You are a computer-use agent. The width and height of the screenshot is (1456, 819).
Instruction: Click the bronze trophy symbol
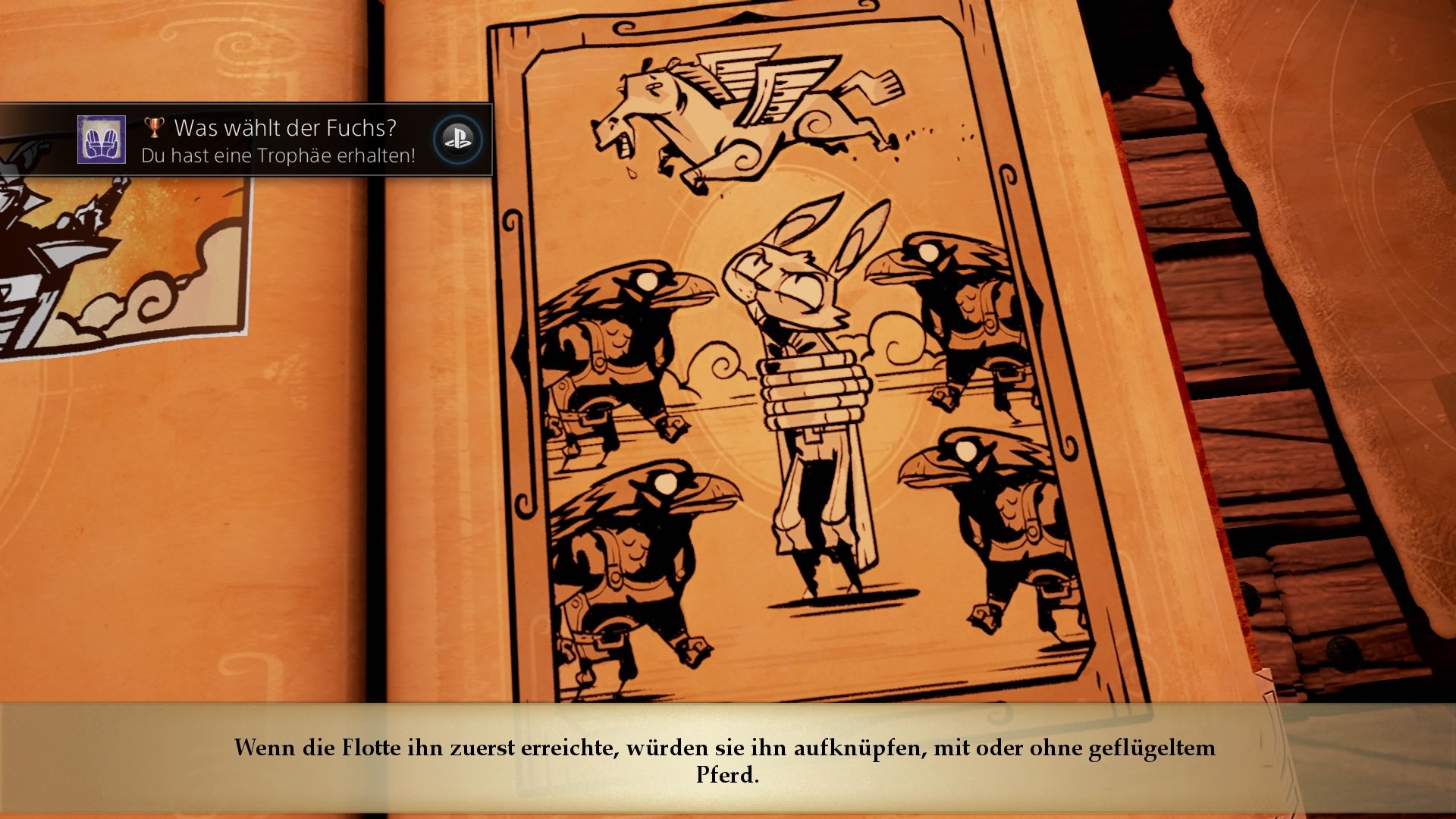155,127
